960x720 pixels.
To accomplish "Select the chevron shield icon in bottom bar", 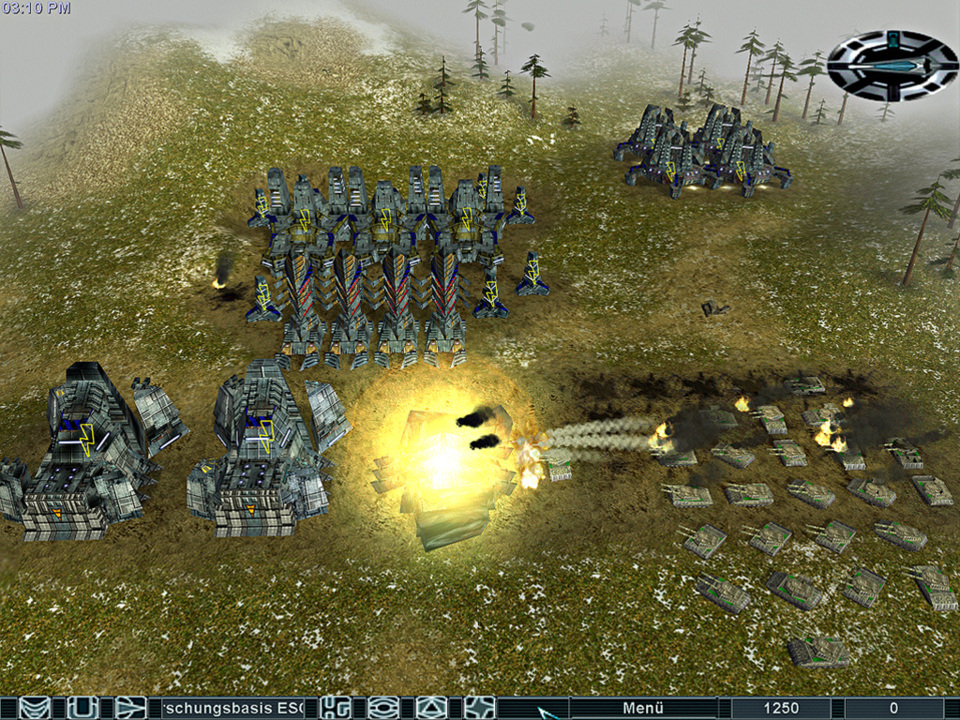I will click(x=35, y=708).
